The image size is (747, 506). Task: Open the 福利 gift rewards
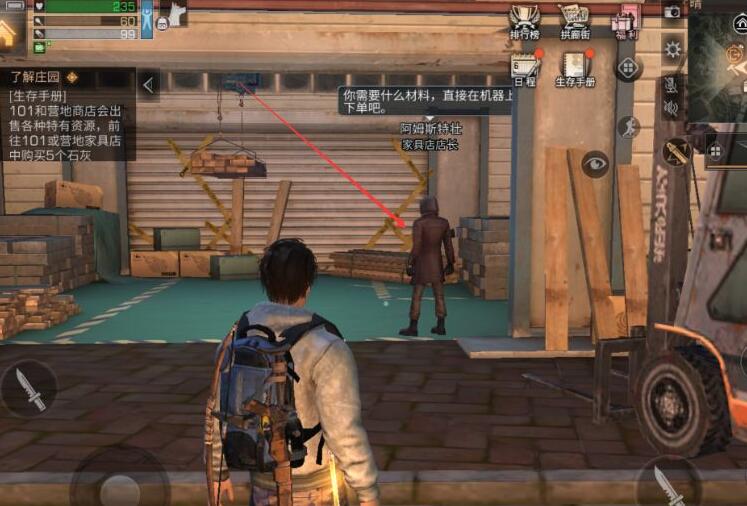tap(625, 21)
